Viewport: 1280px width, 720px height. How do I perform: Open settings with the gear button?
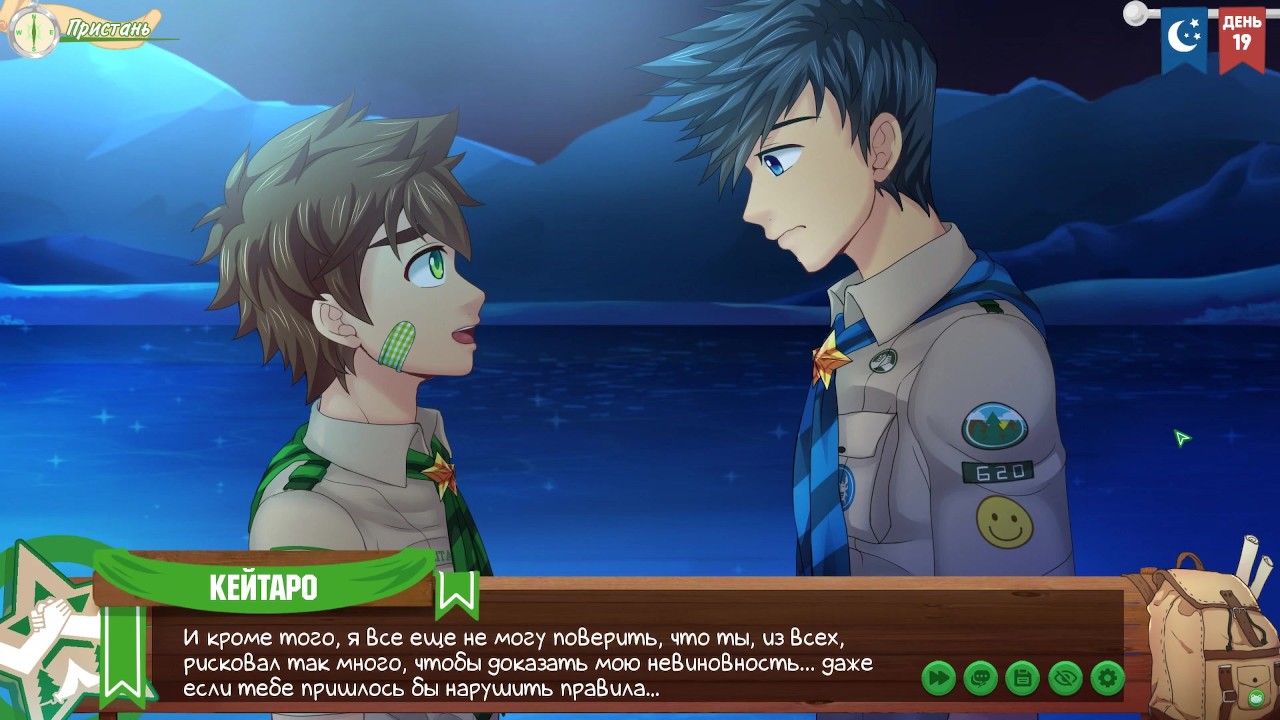coord(1107,679)
